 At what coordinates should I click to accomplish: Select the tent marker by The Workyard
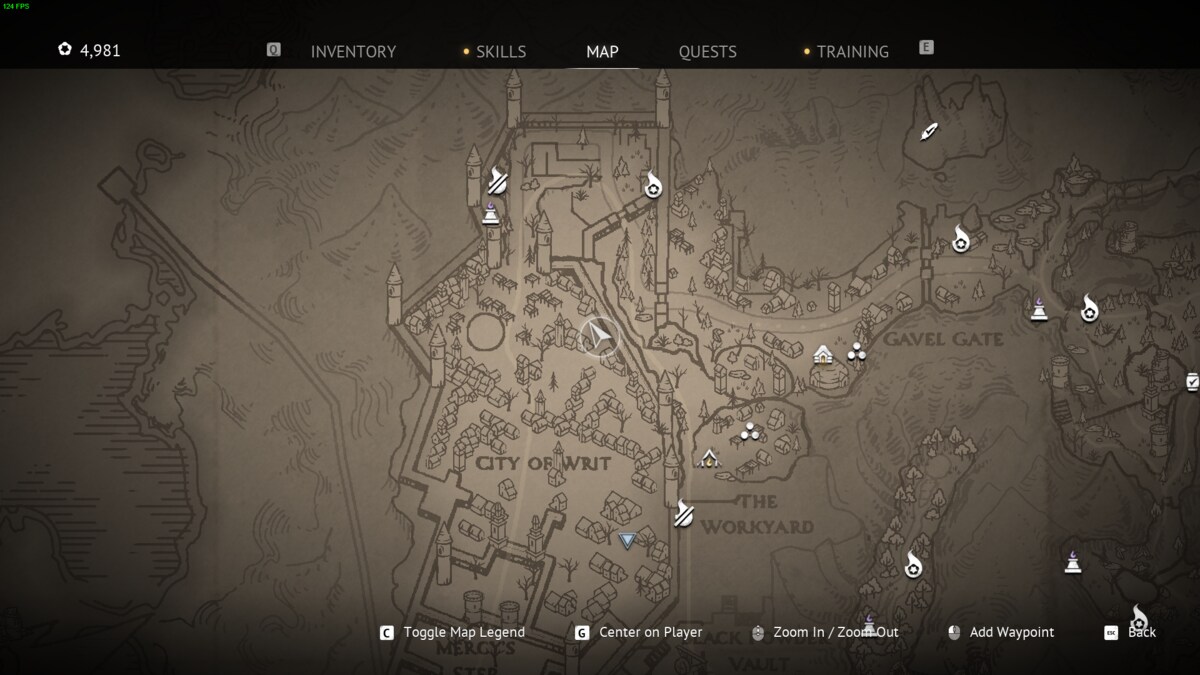pos(709,459)
